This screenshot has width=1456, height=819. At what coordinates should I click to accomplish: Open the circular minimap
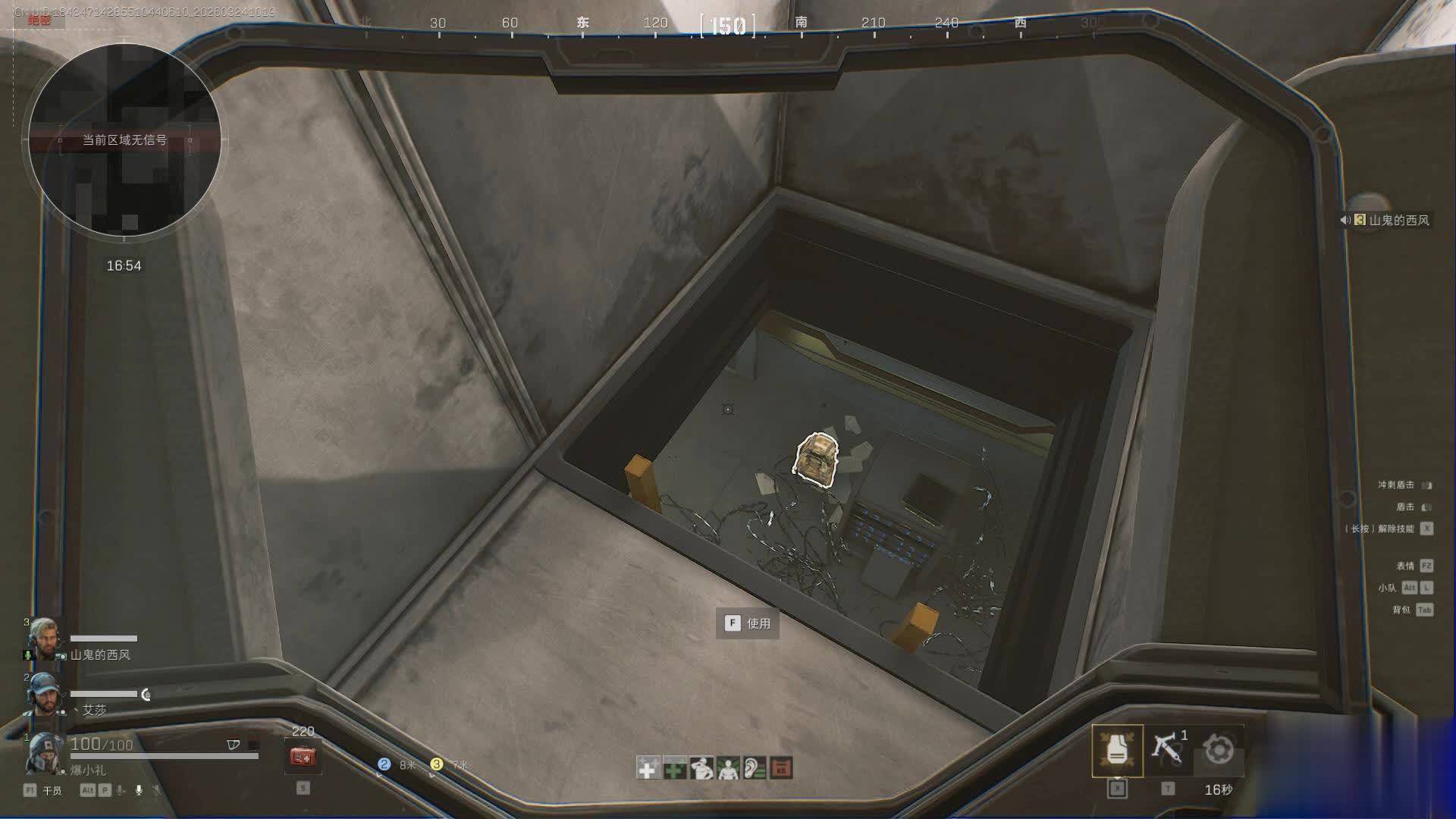tap(124, 140)
